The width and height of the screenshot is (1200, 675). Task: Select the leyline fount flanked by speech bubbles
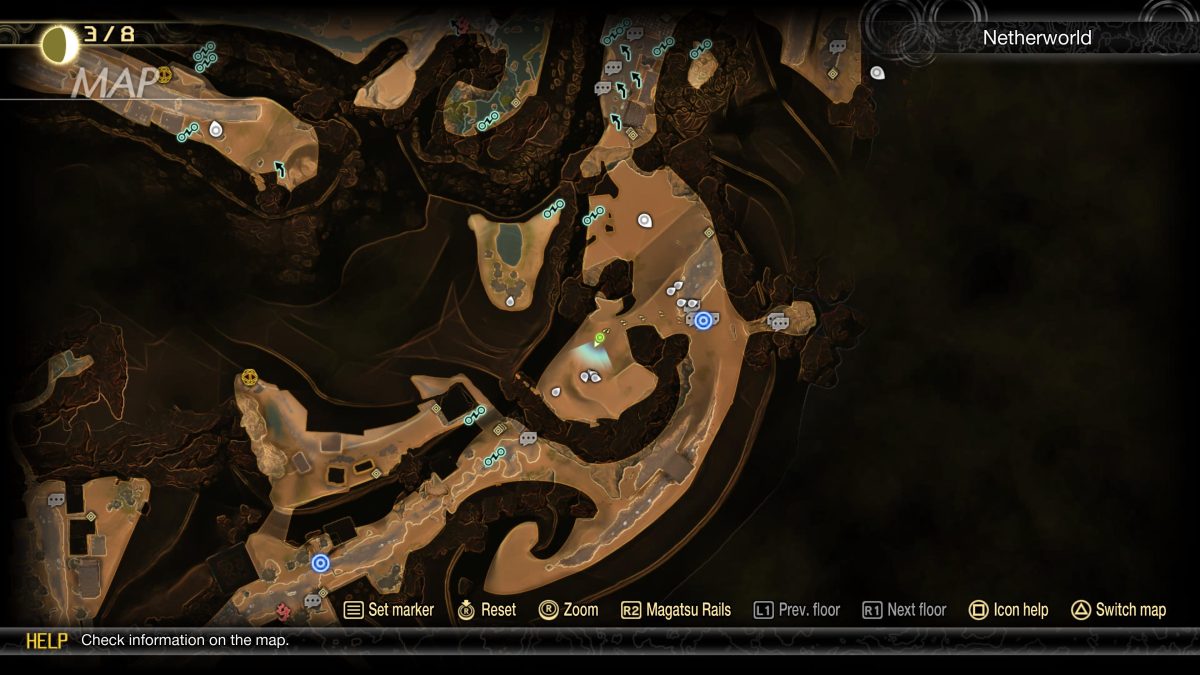pyautogui.click(x=703, y=320)
